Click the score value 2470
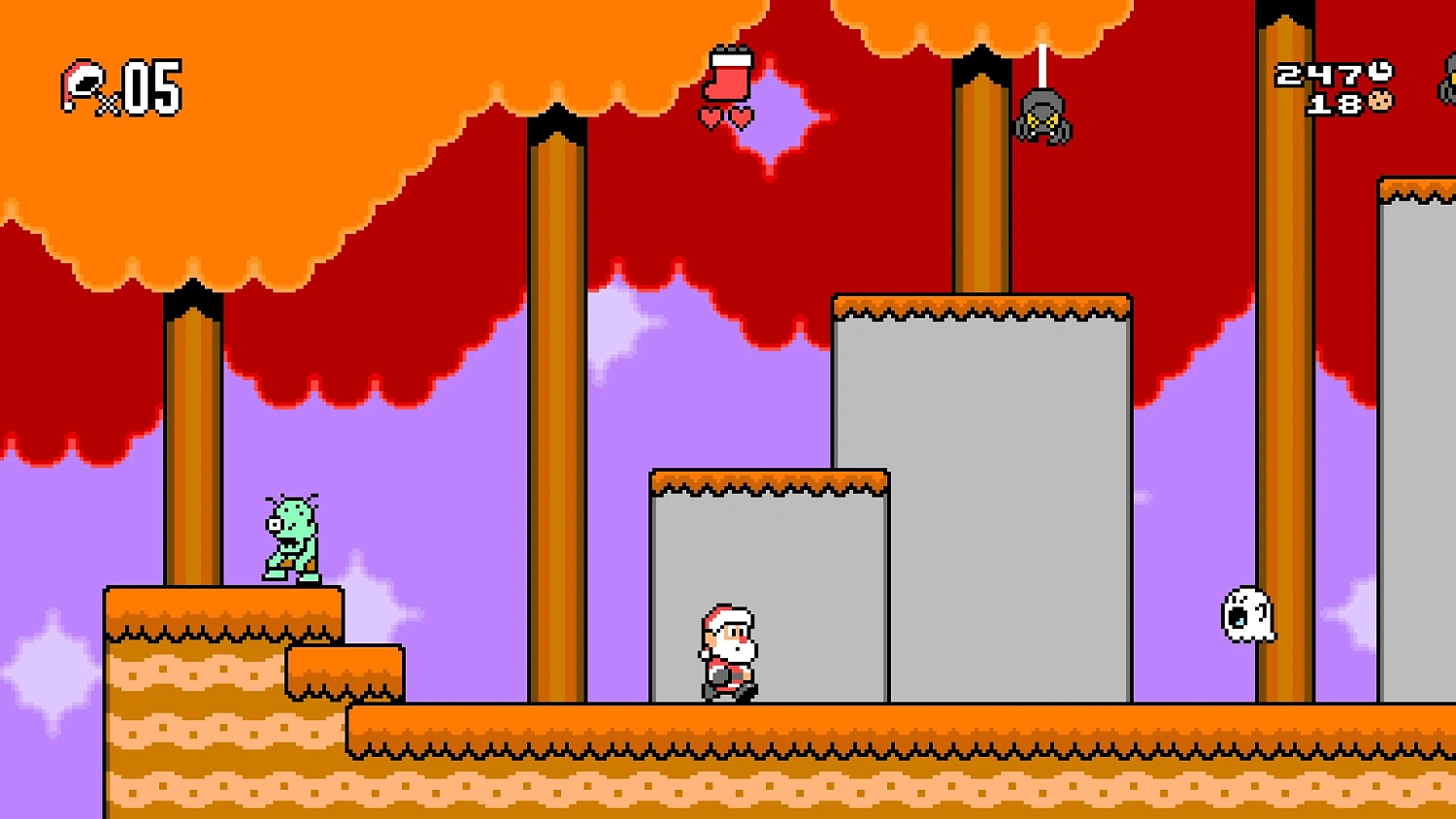This screenshot has height=819, width=1456. click(x=1315, y=73)
